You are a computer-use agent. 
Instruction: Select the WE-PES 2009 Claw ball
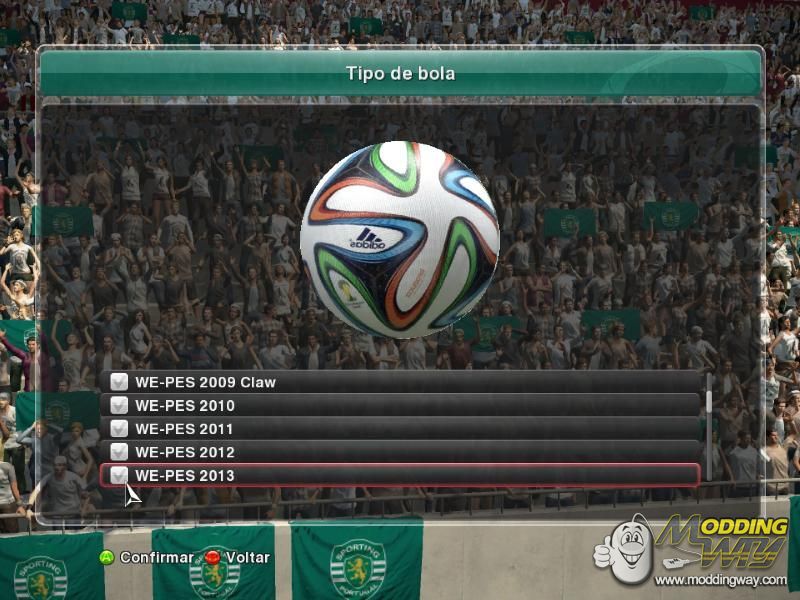[400, 382]
